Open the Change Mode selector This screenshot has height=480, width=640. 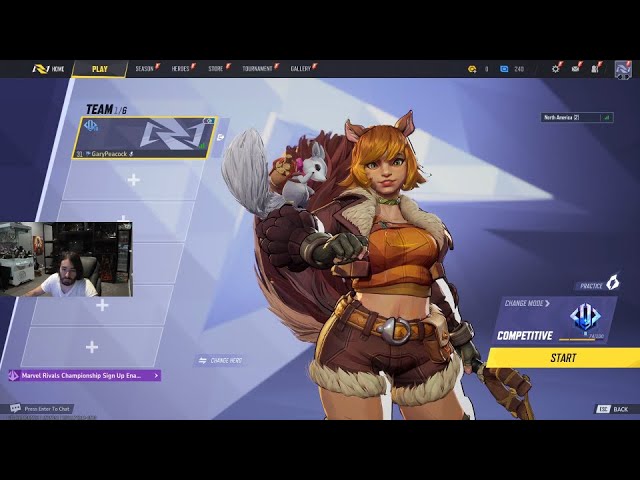528,303
